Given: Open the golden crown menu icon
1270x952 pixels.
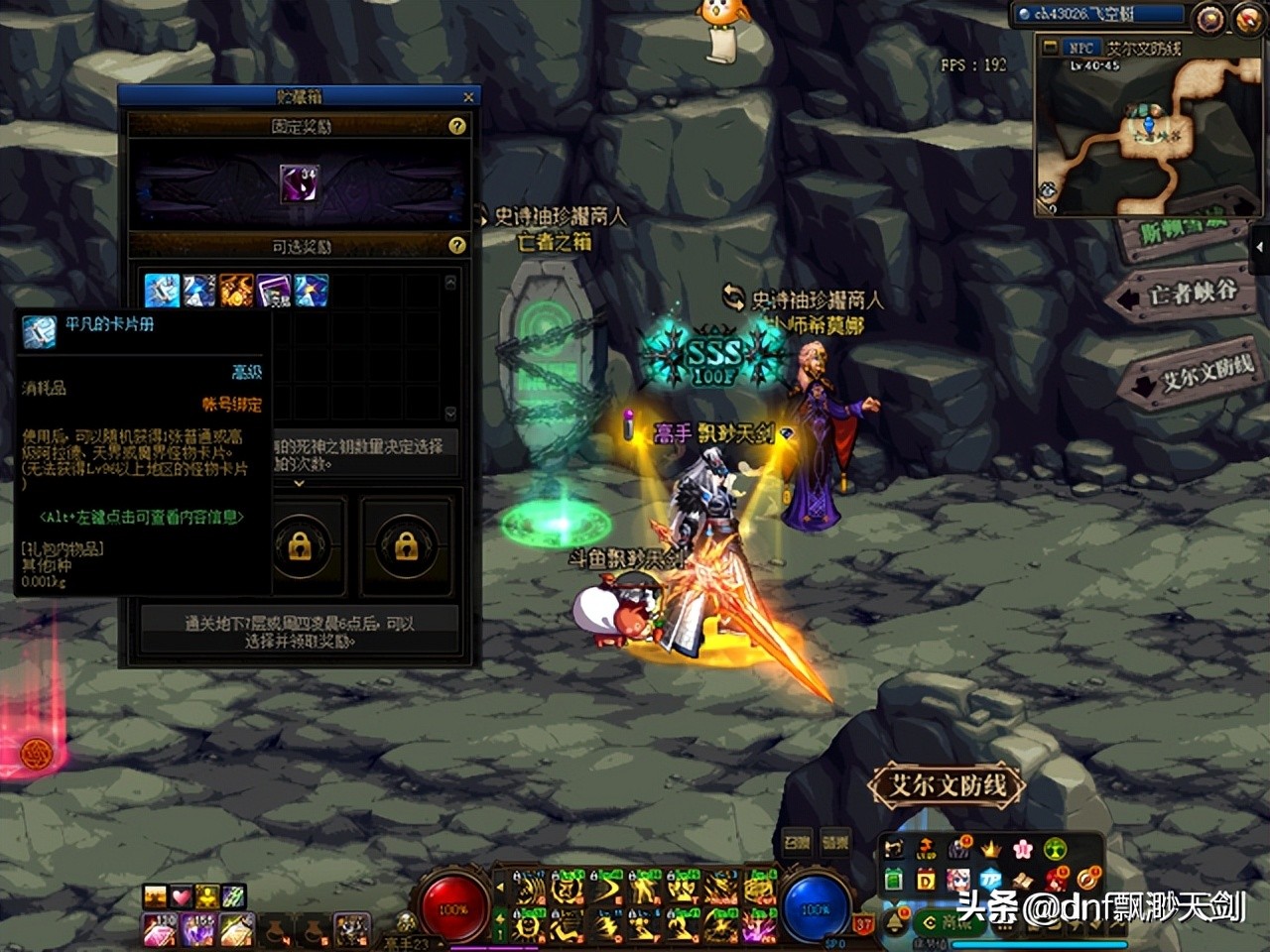Looking at the screenshot, I should click(x=990, y=849).
